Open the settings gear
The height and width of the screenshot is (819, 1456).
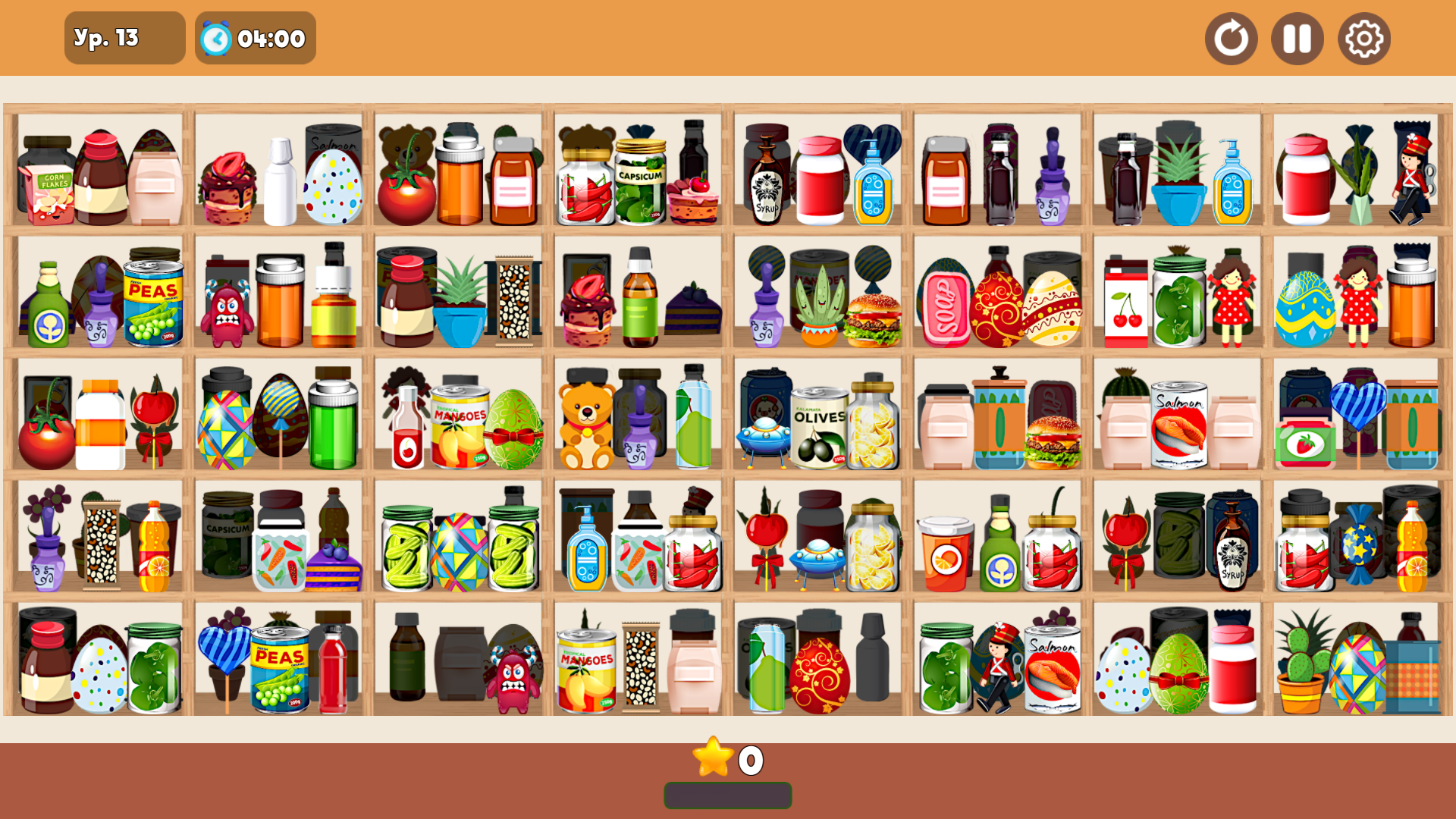click(x=1363, y=38)
